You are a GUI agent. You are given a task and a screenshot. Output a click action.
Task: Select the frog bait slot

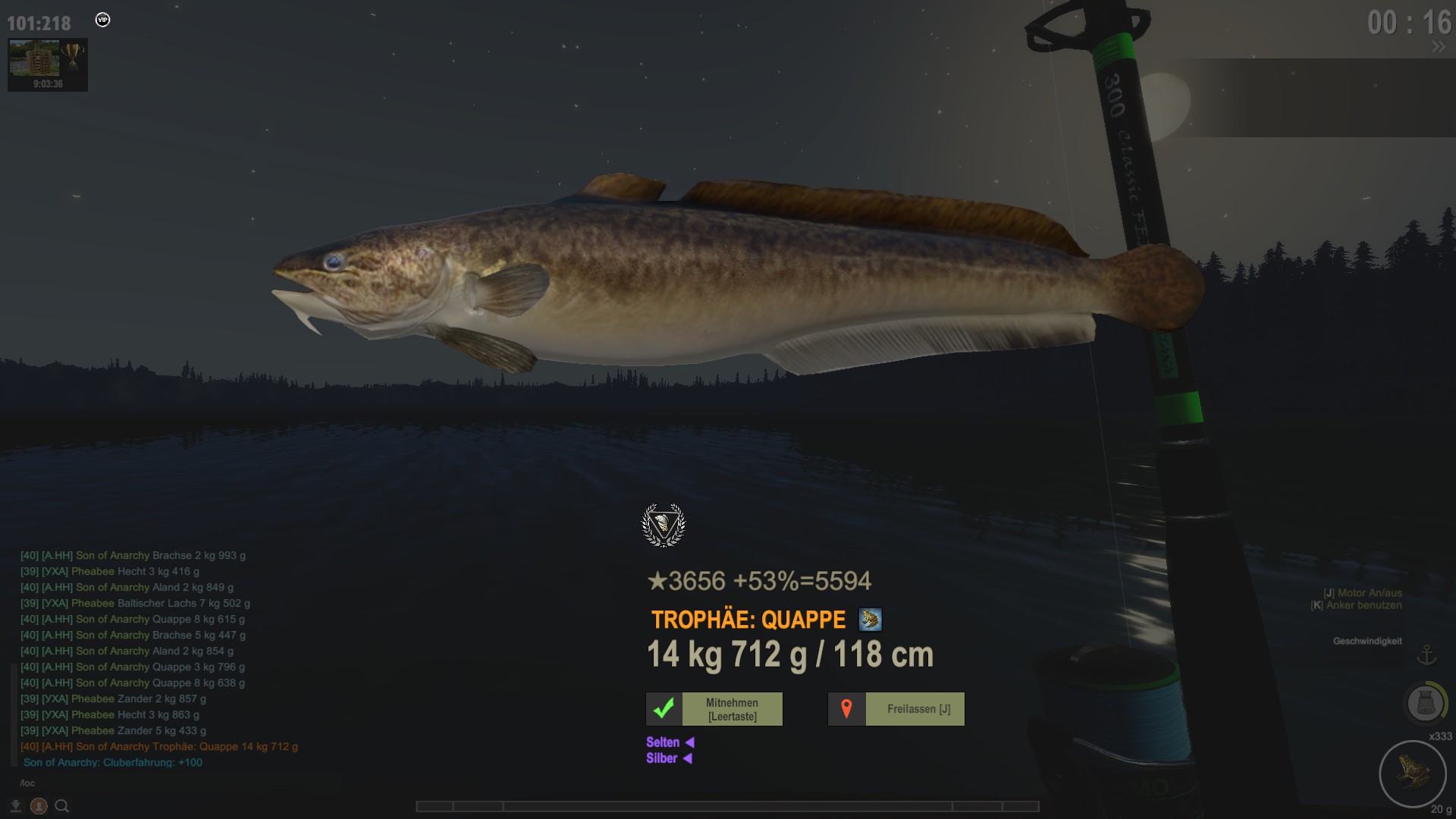pos(1412,773)
